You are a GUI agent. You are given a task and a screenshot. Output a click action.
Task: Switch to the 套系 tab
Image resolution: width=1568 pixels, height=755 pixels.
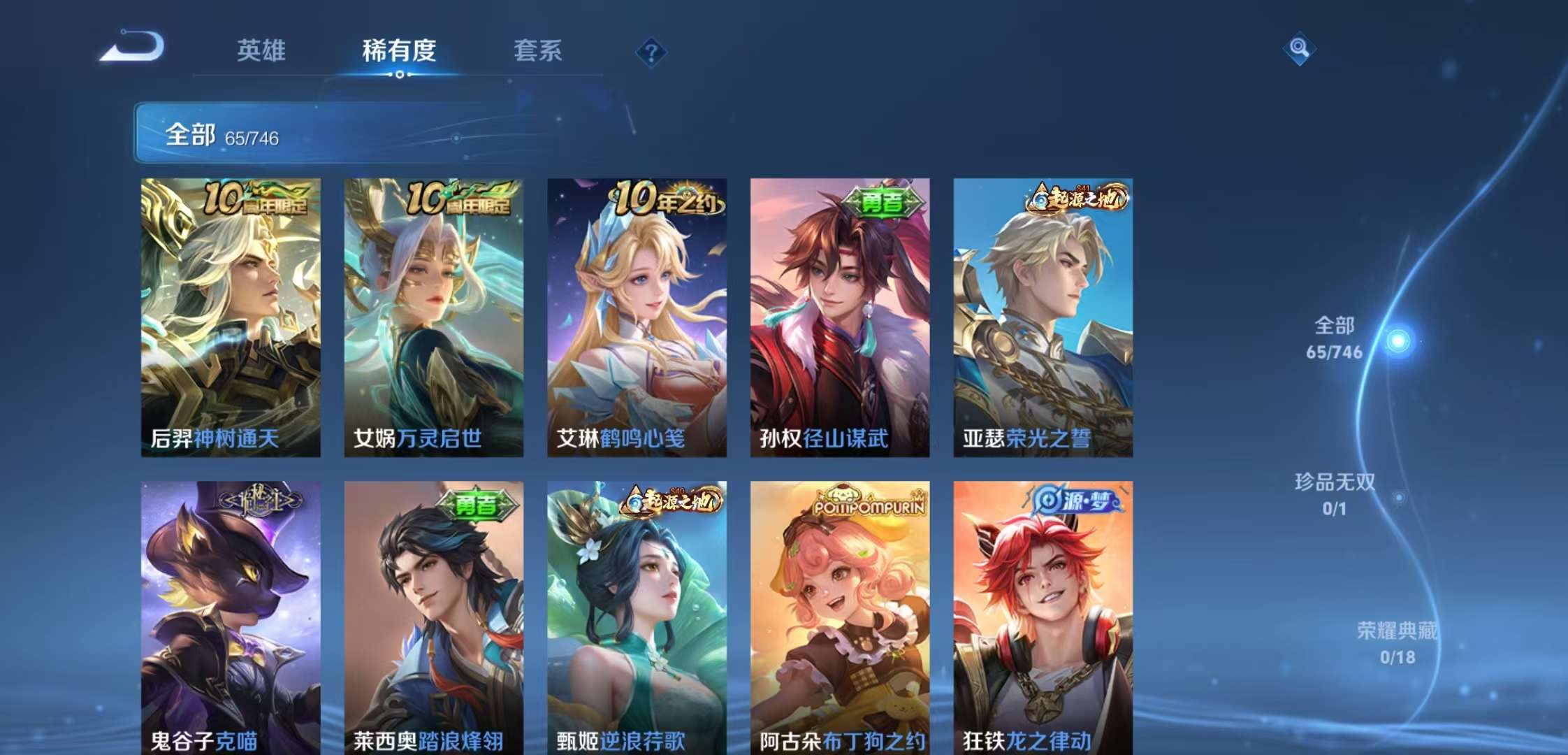(540, 50)
